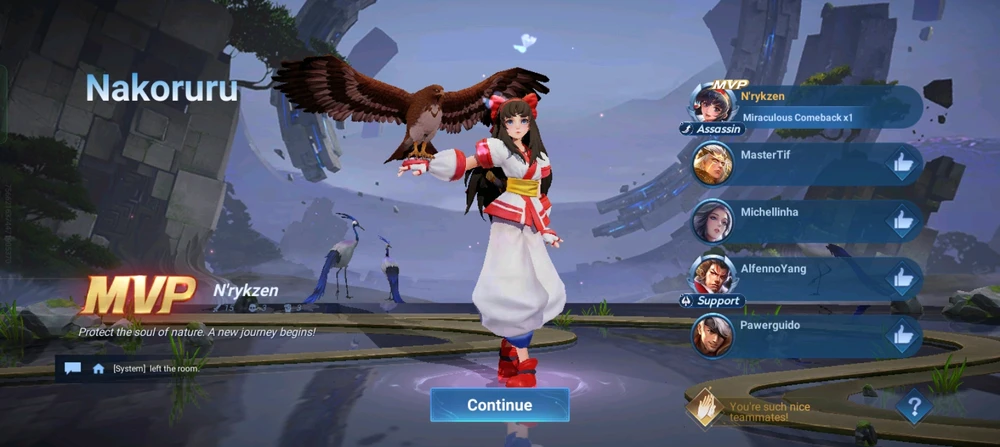This screenshot has height=447, width=1000.
Task: Click the Continue button
Action: 500,405
